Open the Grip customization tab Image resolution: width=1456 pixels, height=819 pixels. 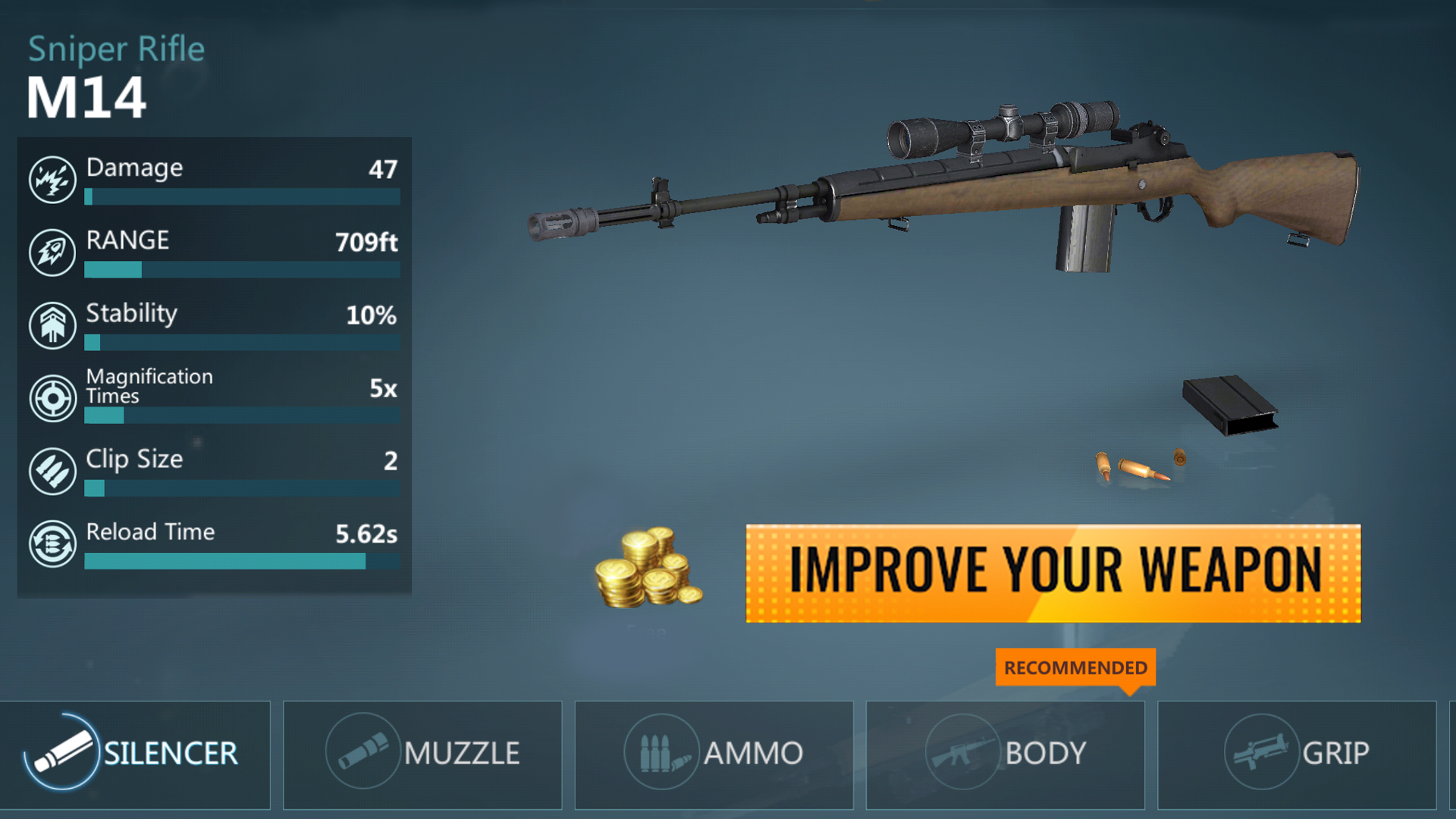click(x=1297, y=755)
